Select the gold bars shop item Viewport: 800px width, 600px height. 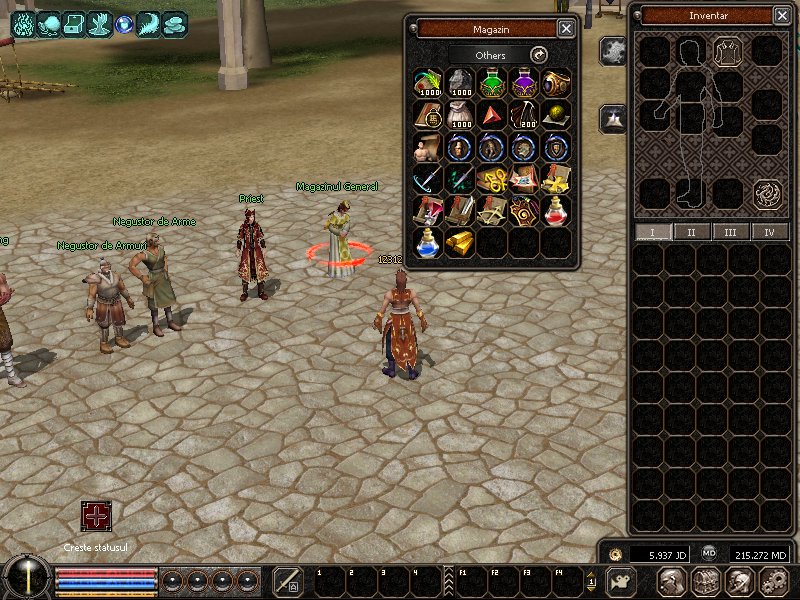[459, 243]
